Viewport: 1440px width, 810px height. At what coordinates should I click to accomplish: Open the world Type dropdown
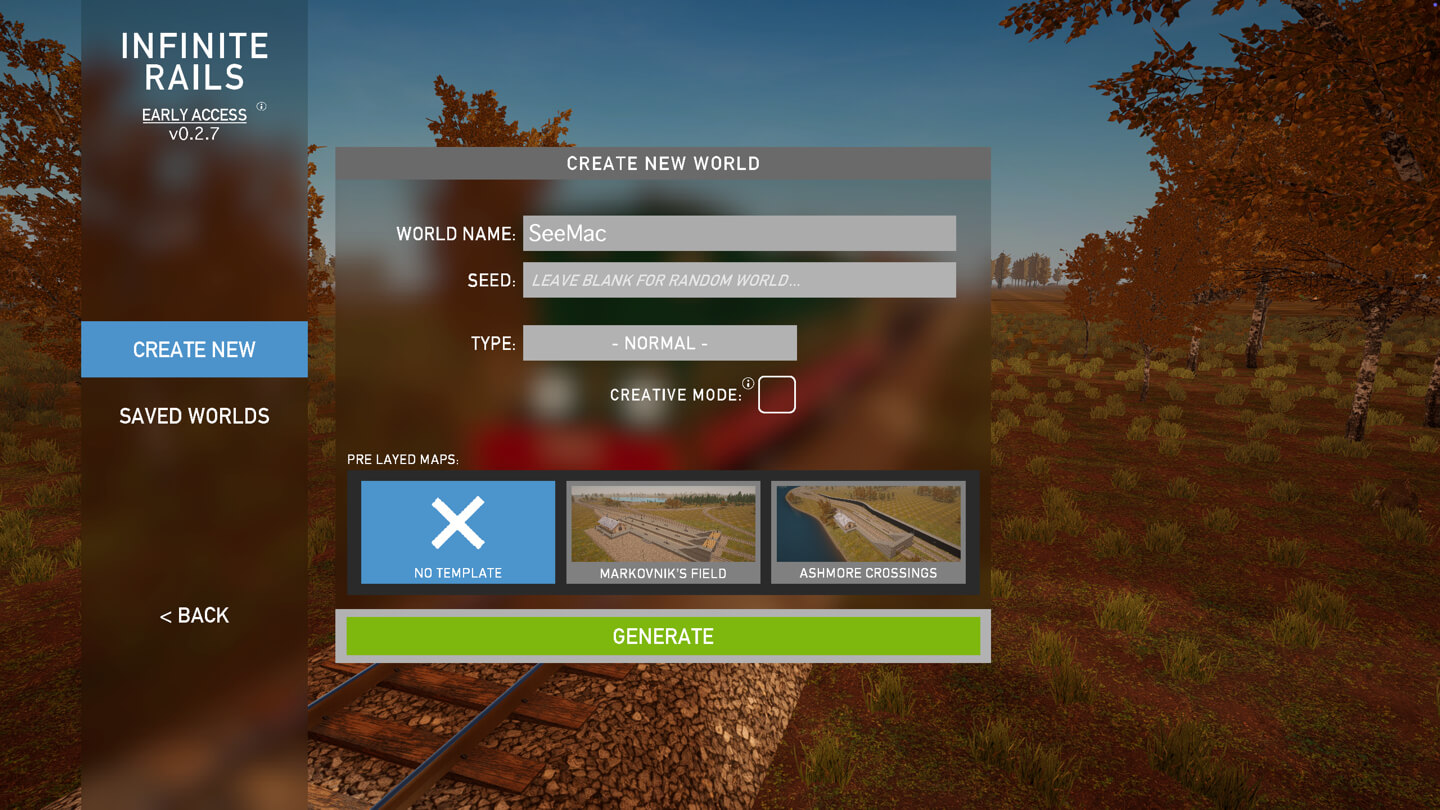pos(660,343)
